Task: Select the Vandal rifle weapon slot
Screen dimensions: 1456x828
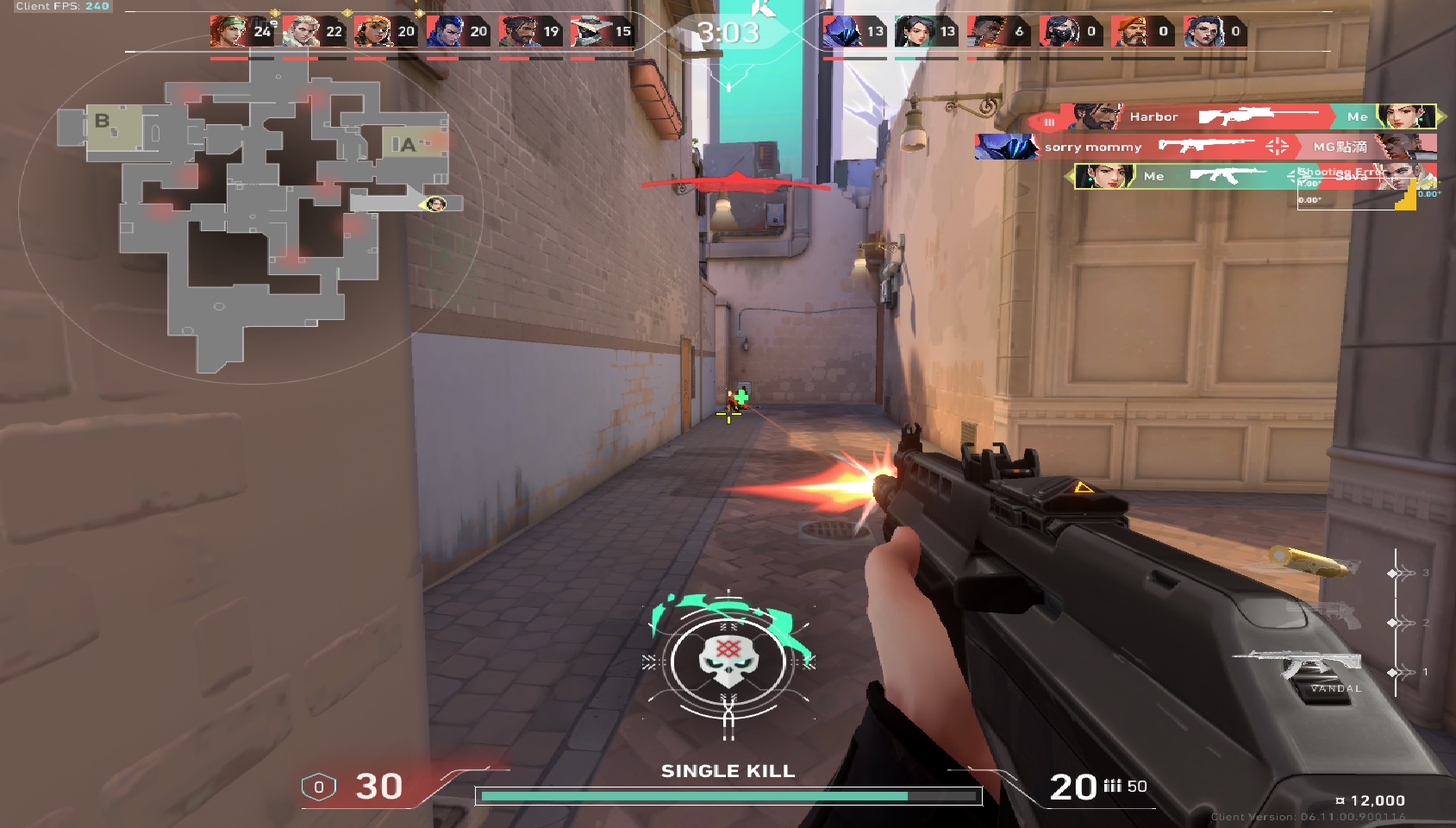Action: point(1302,666)
